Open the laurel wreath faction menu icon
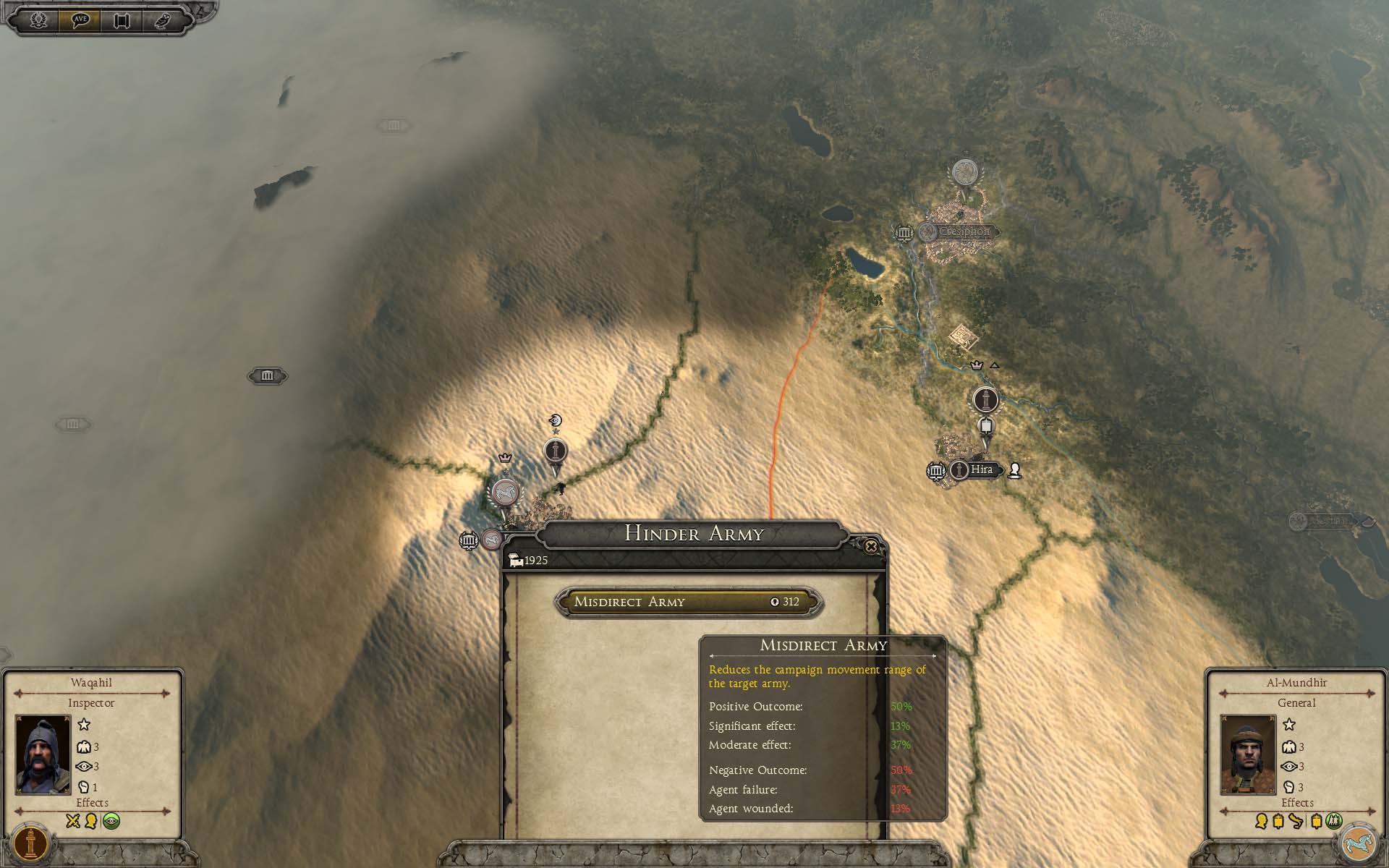1389x868 pixels. 38,20
